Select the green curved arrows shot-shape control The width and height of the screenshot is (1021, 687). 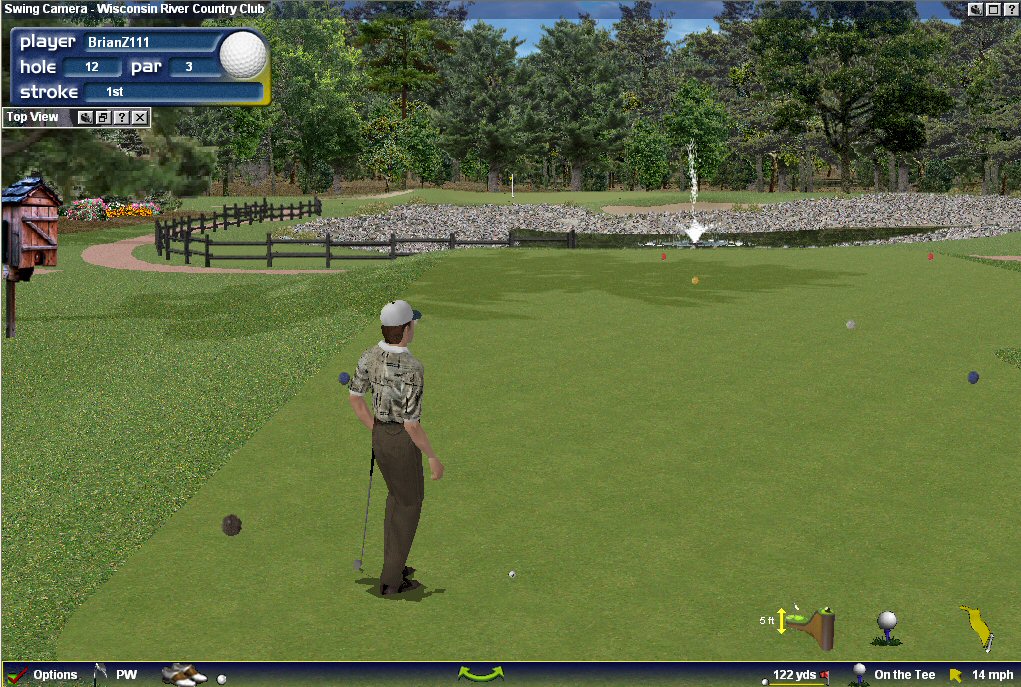click(x=480, y=674)
